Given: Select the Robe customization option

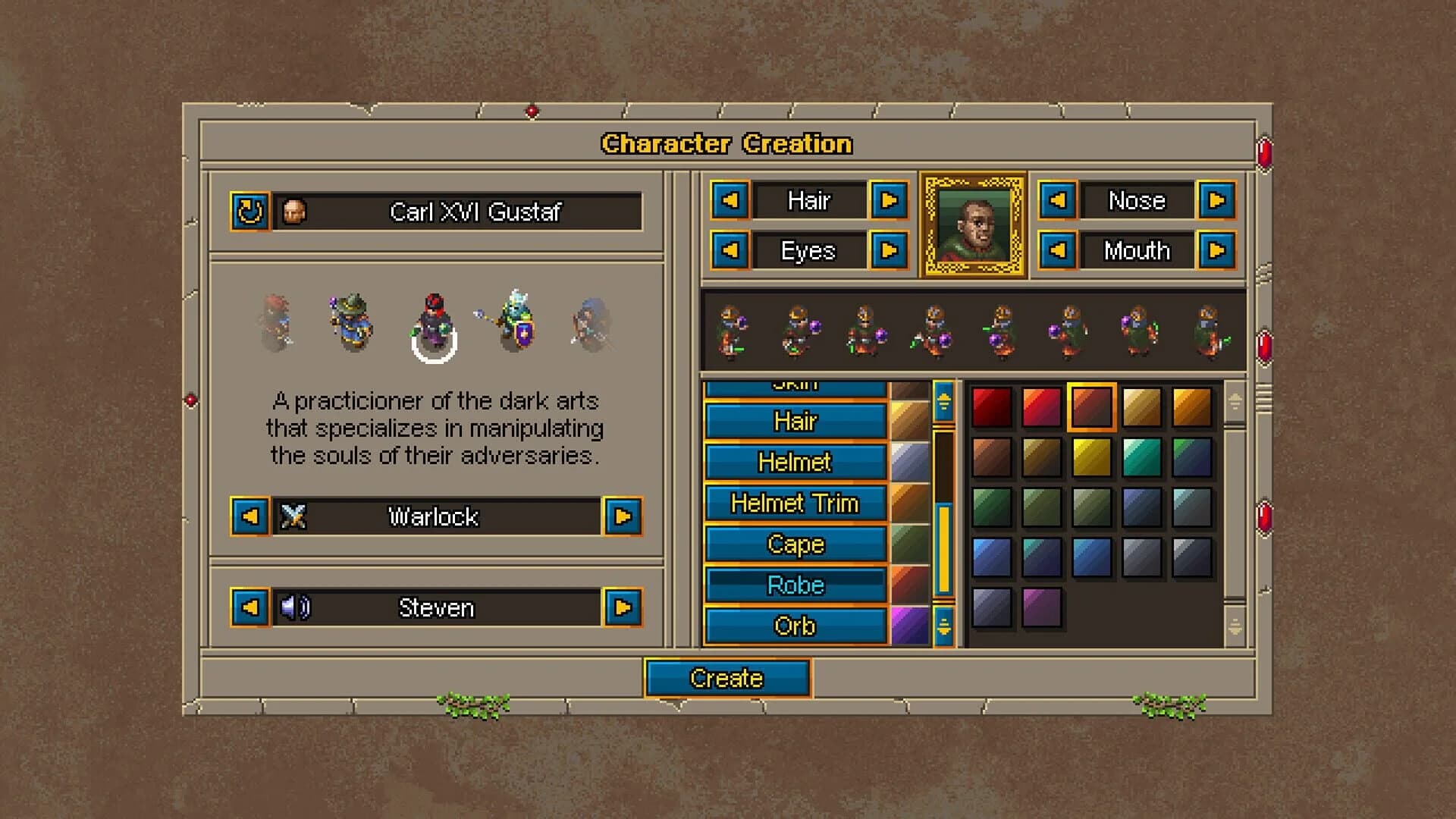Looking at the screenshot, I should pos(795,585).
